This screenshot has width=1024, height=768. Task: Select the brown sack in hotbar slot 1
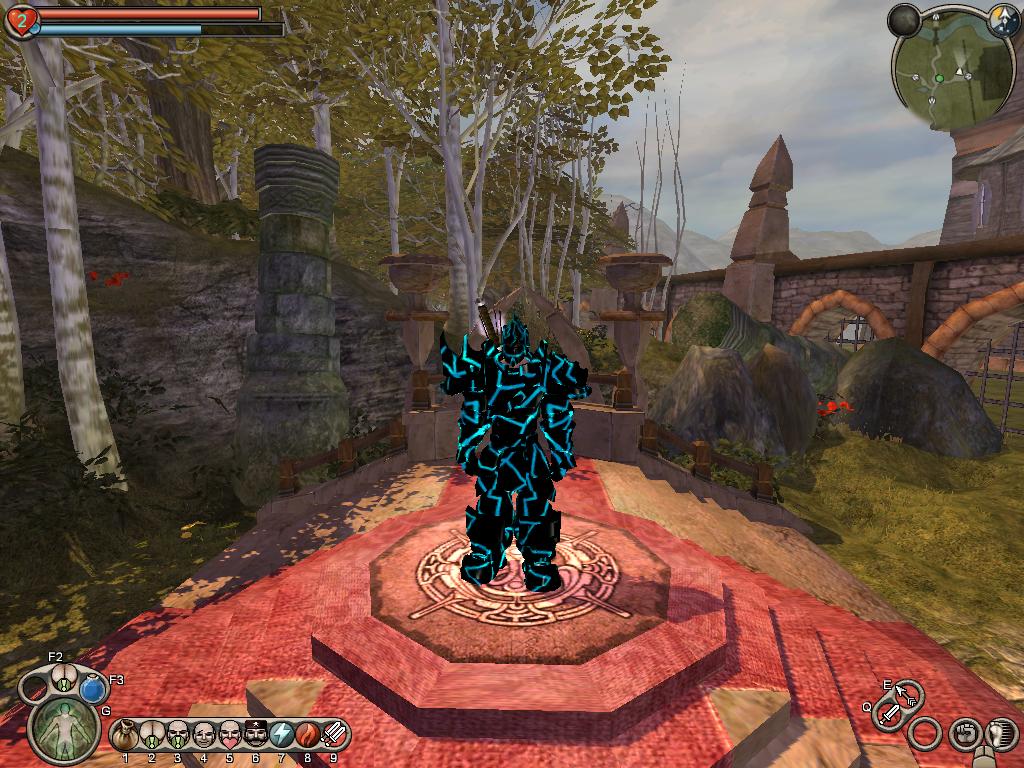pyautogui.click(x=125, y=735)
